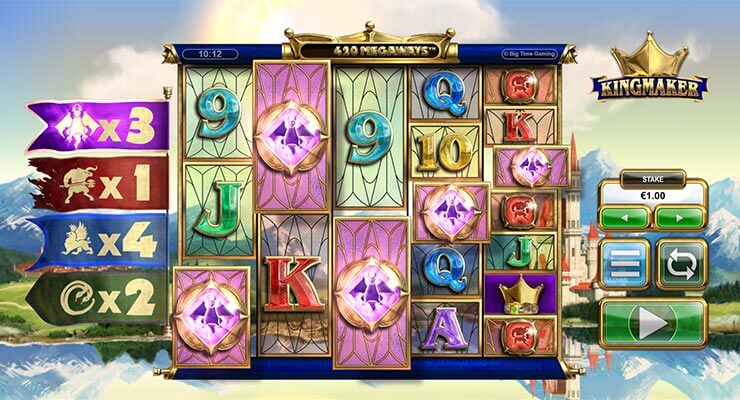Increase the stake with the right arrow
The height and width of the screenshot is (400, 740).
pyautogui.click(x=679, y=217)
